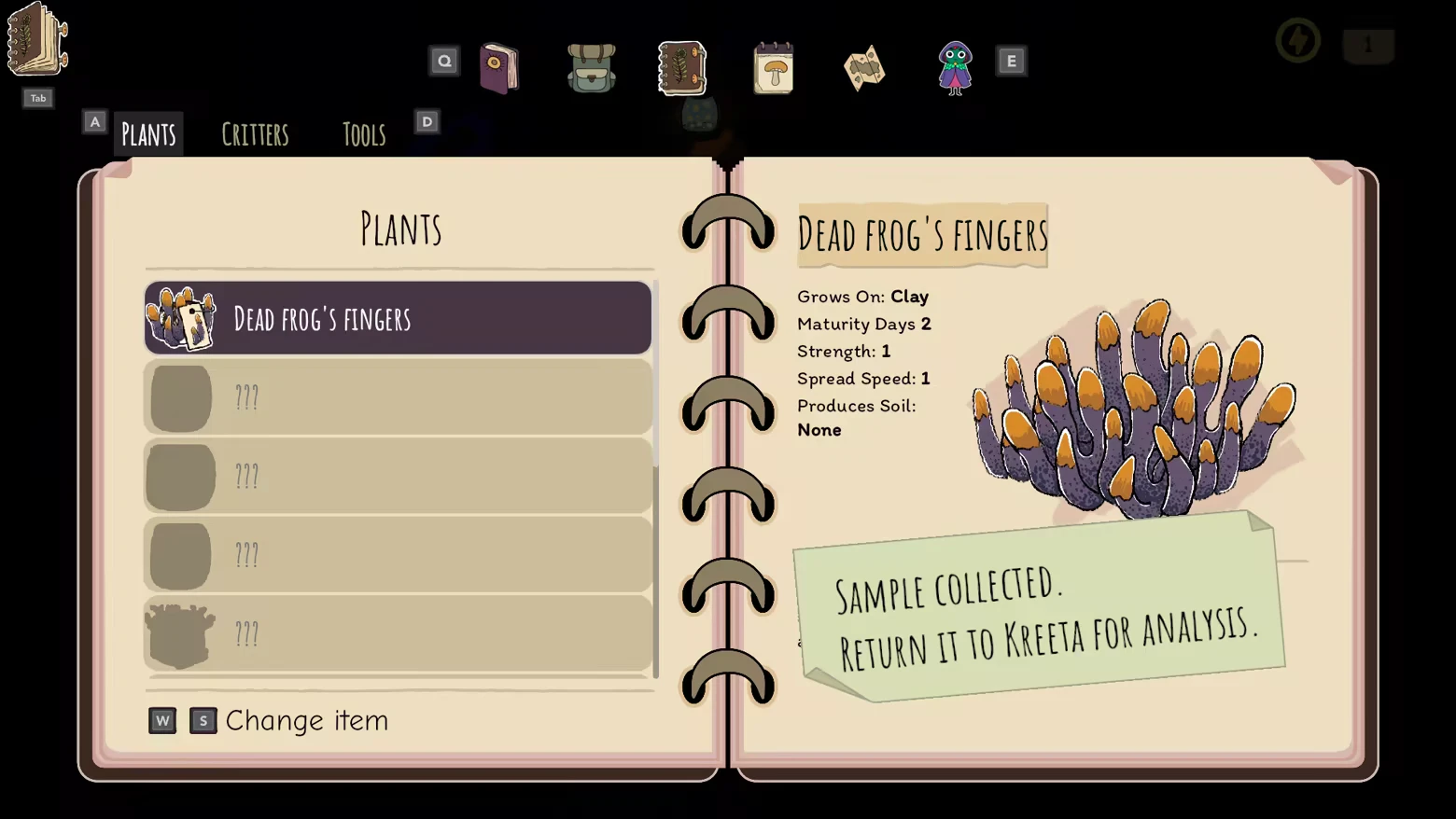The height and width of the screenshot is (819, 1456).
Task: Open the second ??? entry in the plant list
Action: pos(397,476)
